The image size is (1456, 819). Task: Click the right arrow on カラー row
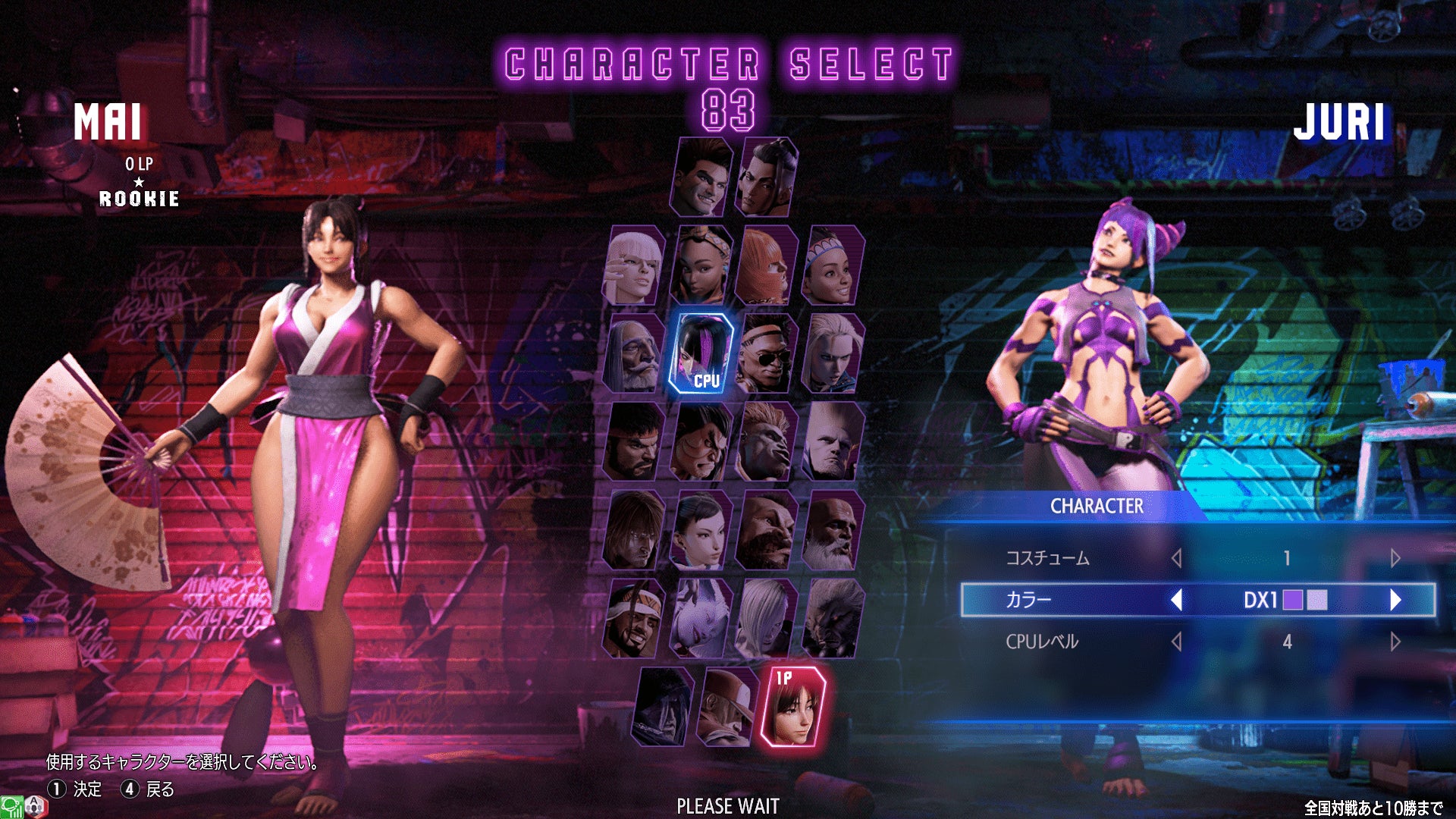[x=1395, y=600]
